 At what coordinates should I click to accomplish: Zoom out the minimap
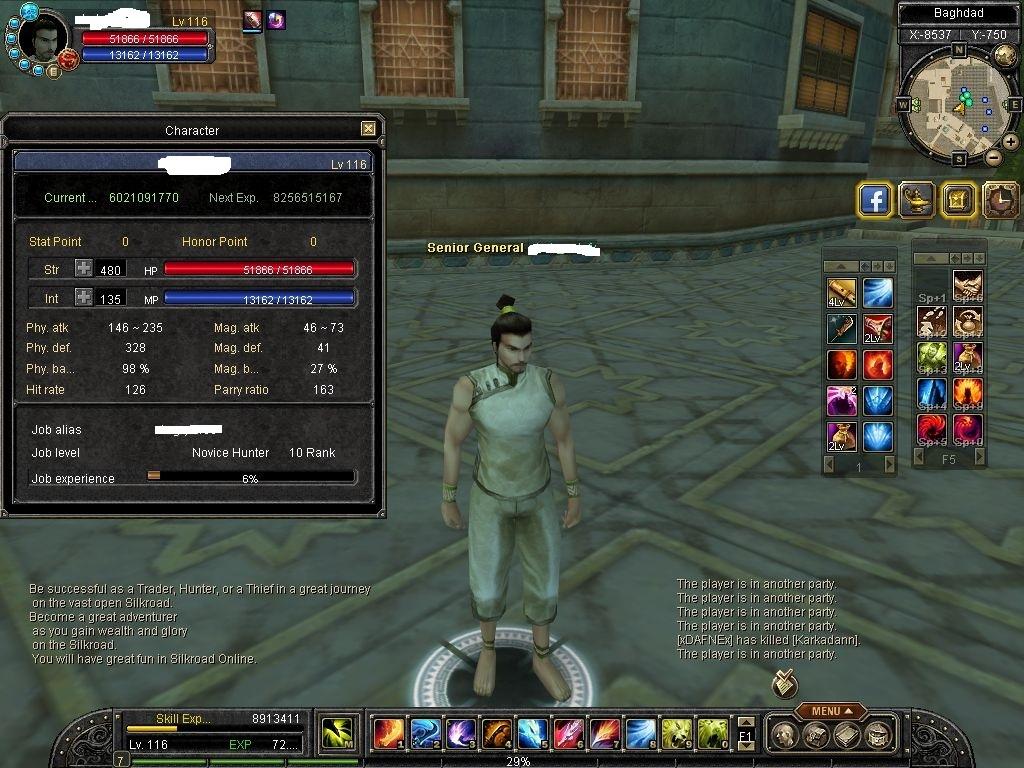[x=993, y=157]
